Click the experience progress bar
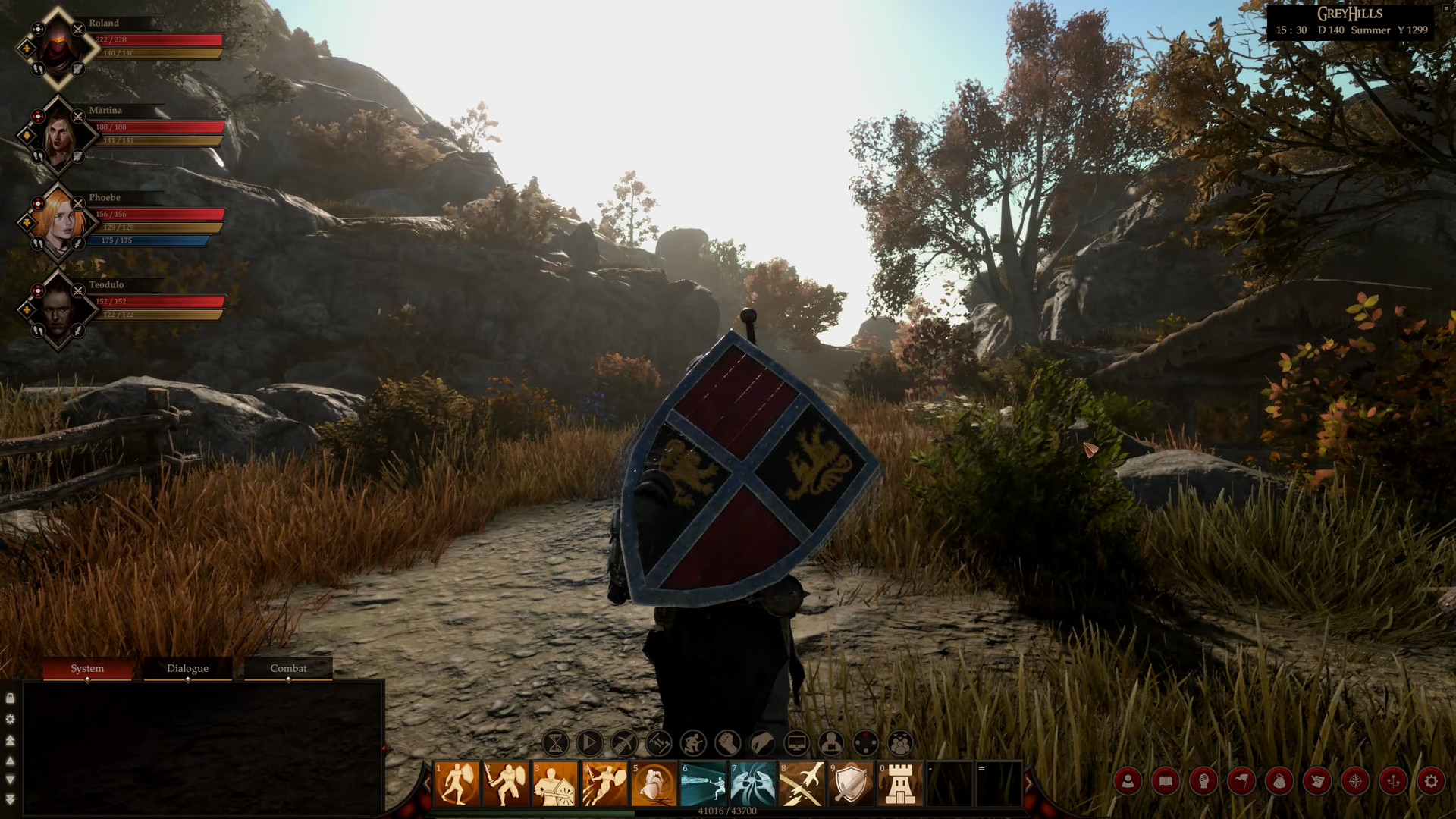Screen dimensions: 1456x819 click(x=728, y=810)
